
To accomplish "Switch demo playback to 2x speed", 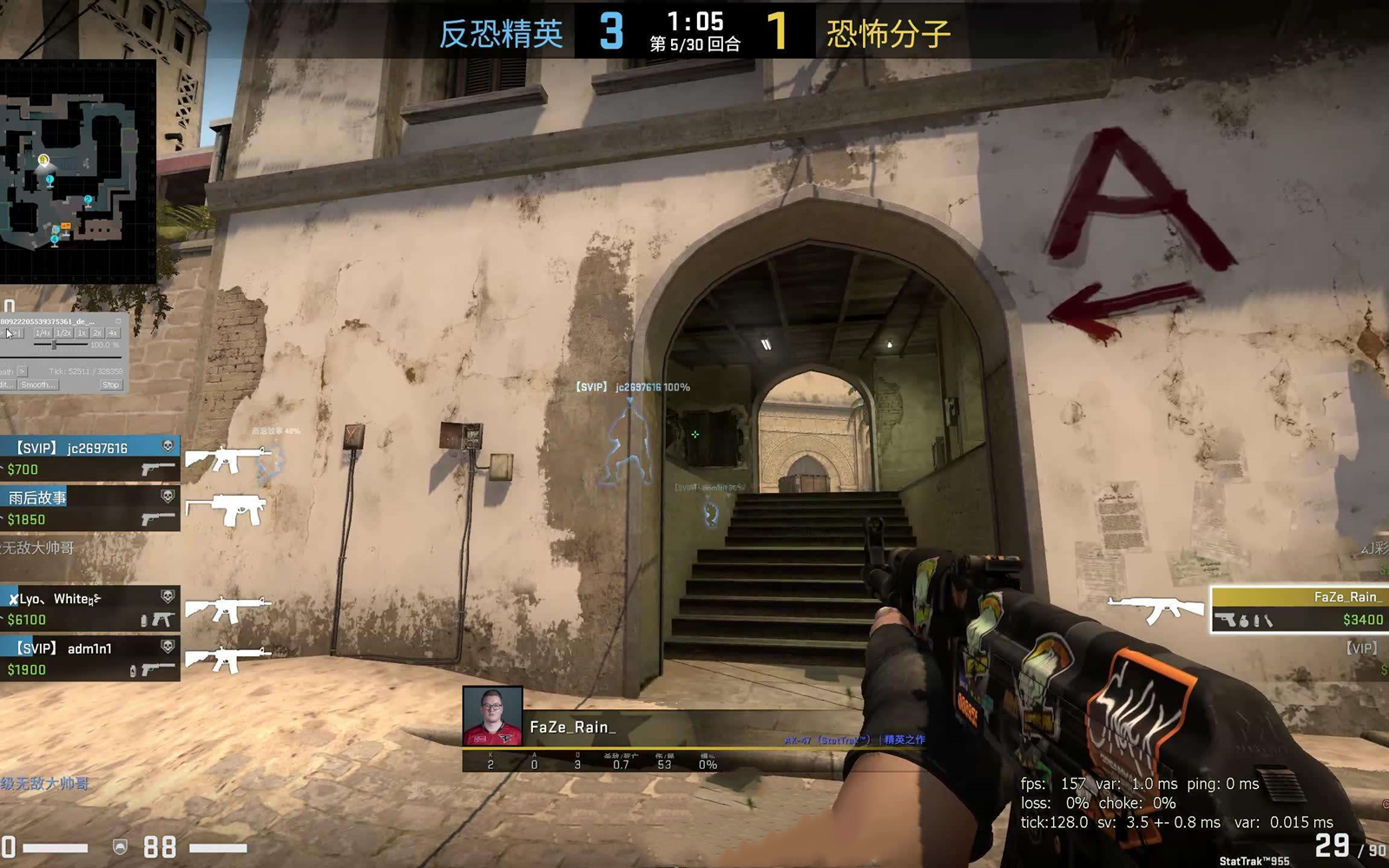I will click(x=97, y=333).
